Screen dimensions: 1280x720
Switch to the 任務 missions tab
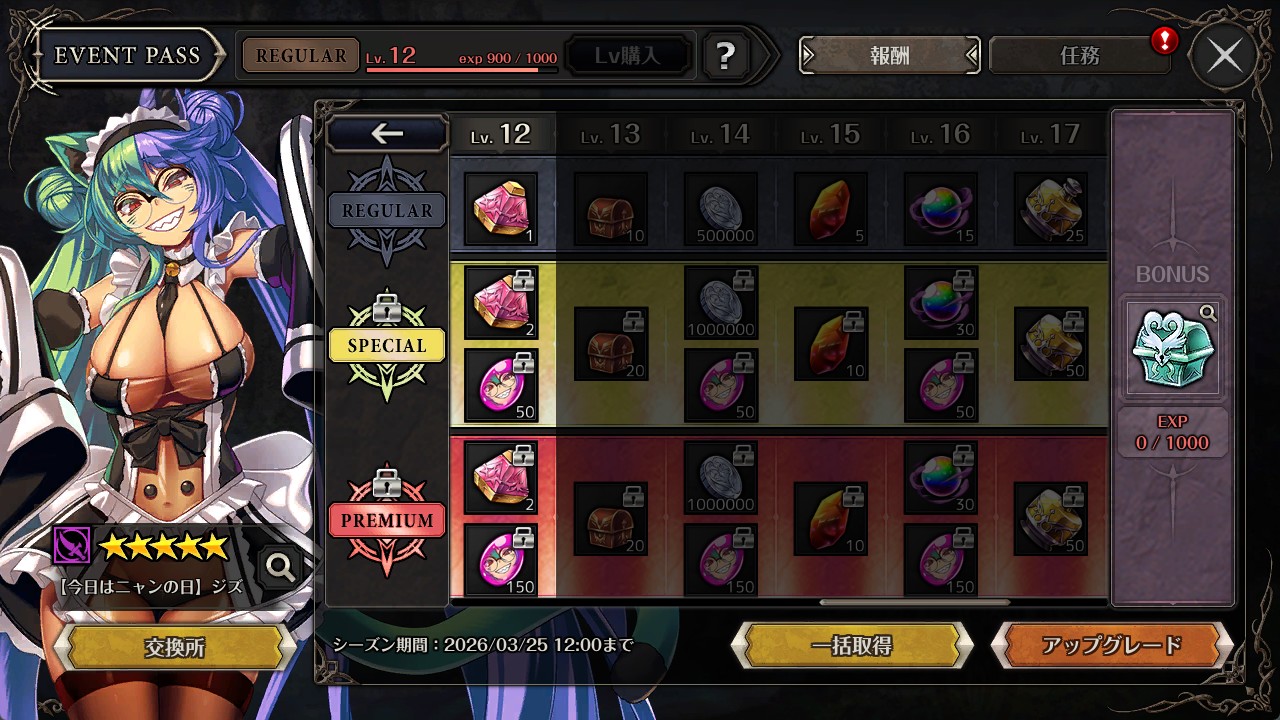(x=1079, y=56)
